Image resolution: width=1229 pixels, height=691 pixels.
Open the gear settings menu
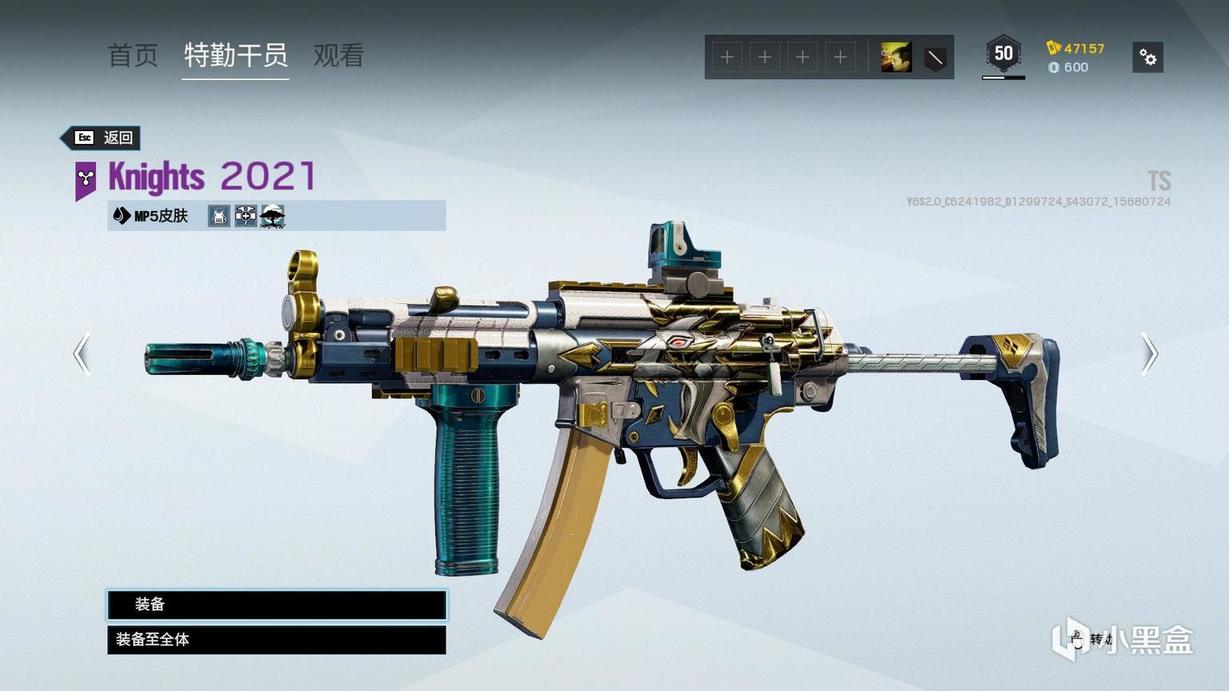click(1148, 57)
